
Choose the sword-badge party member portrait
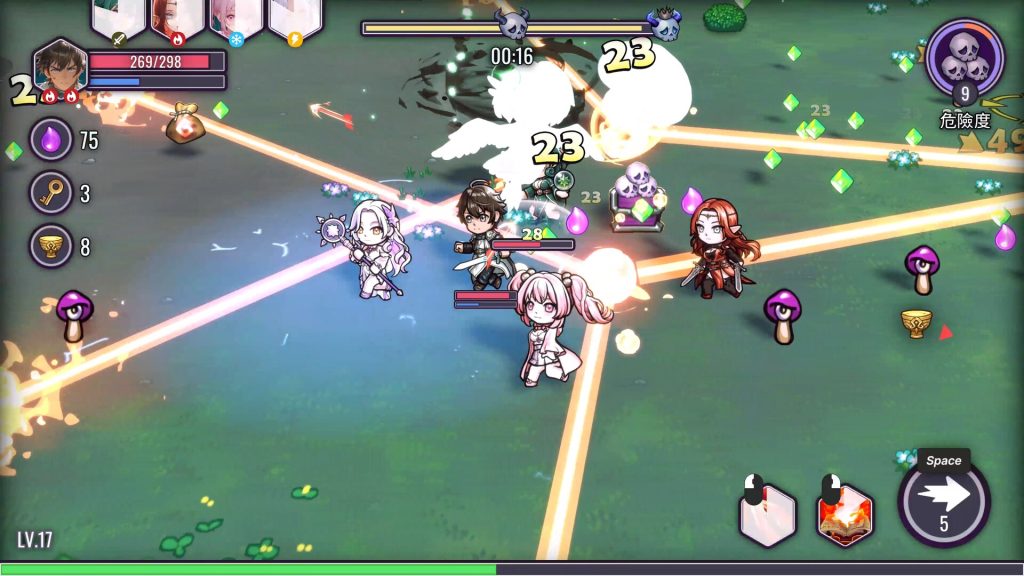pyautogui.click(x=119, y=18)
